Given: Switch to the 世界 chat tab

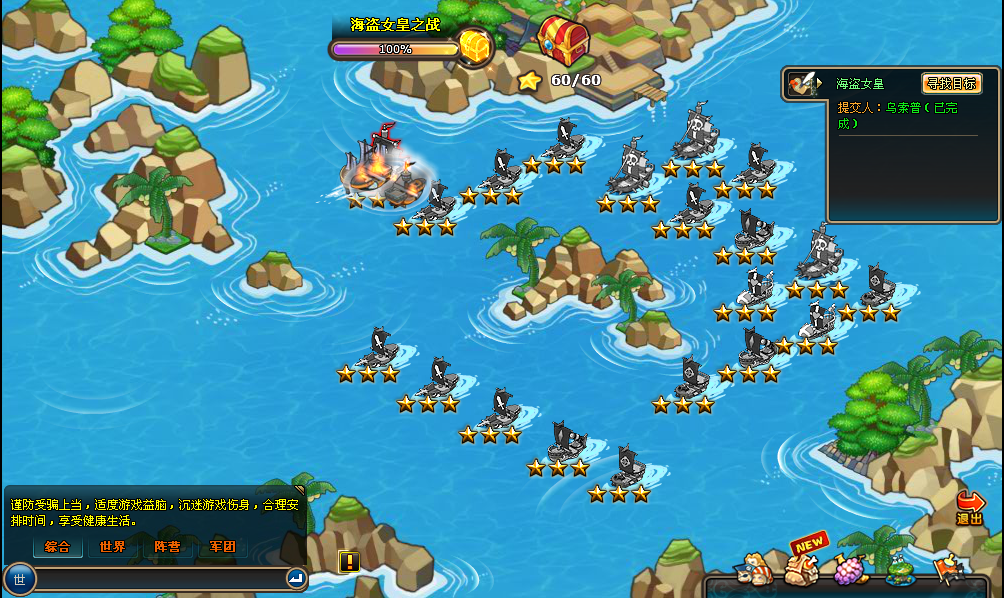Looking at the screenshot, I should pyautogui.click(x=112, y=547).
